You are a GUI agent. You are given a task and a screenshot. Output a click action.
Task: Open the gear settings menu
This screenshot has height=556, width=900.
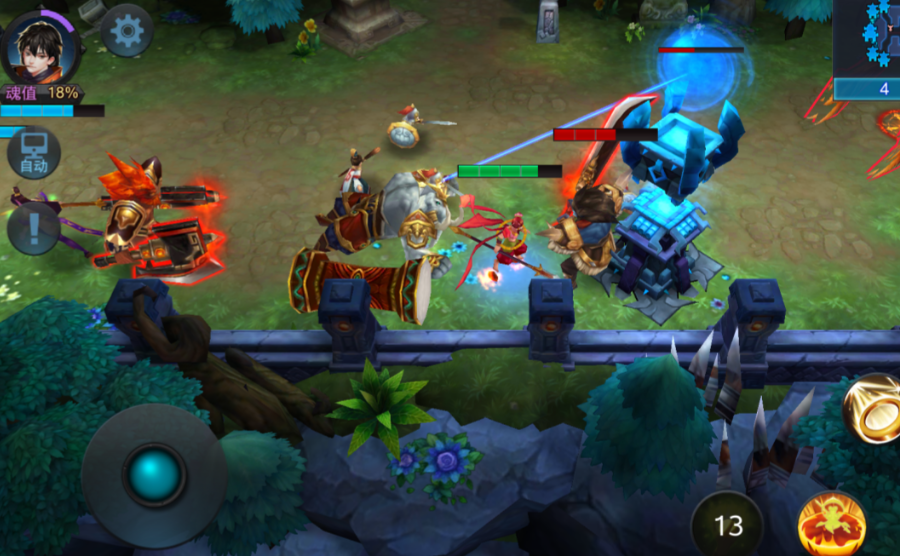click(127, 31)
